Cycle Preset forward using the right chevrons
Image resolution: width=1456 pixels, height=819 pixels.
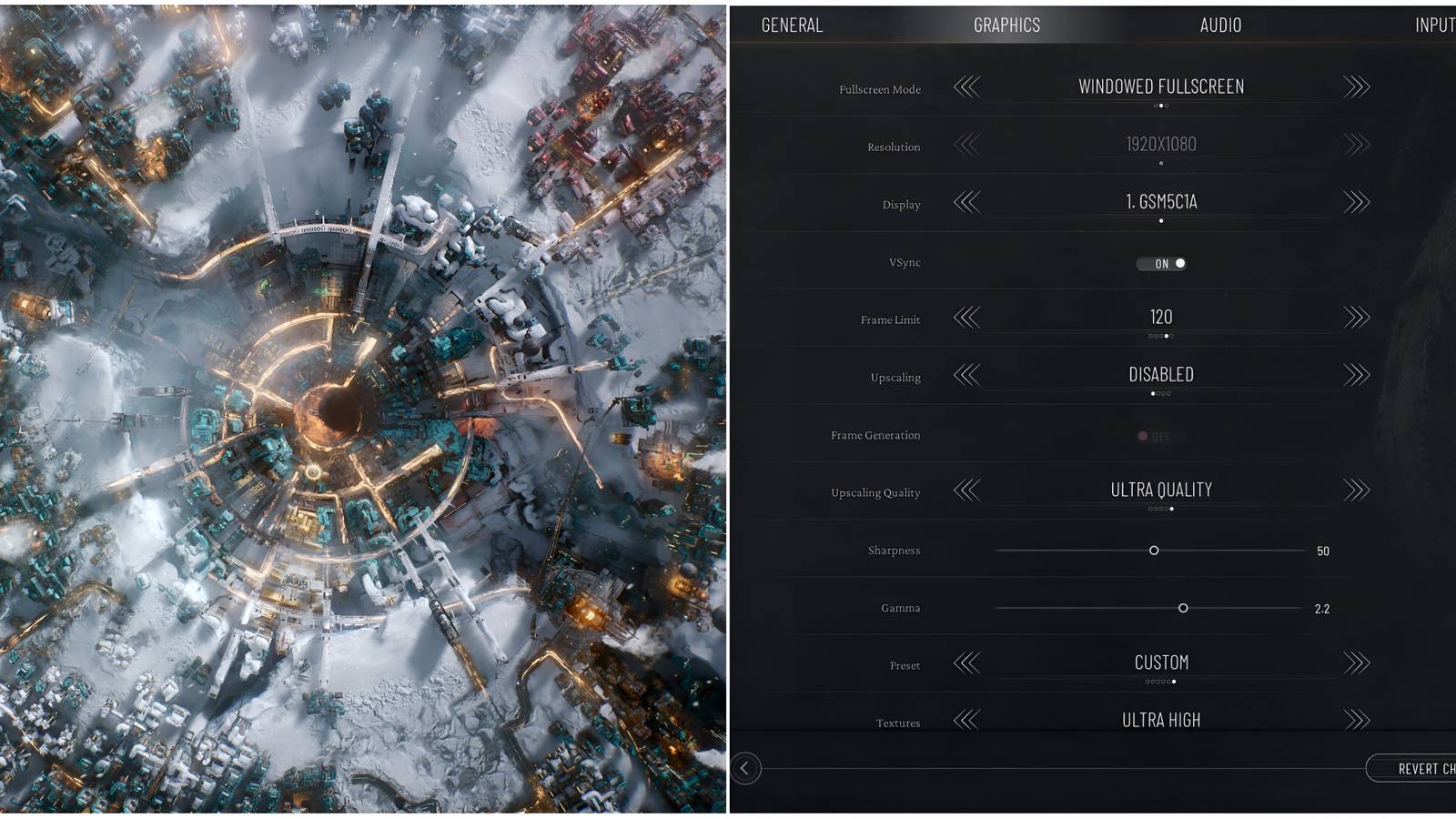pyautogui.click(x=1354, y=662)
